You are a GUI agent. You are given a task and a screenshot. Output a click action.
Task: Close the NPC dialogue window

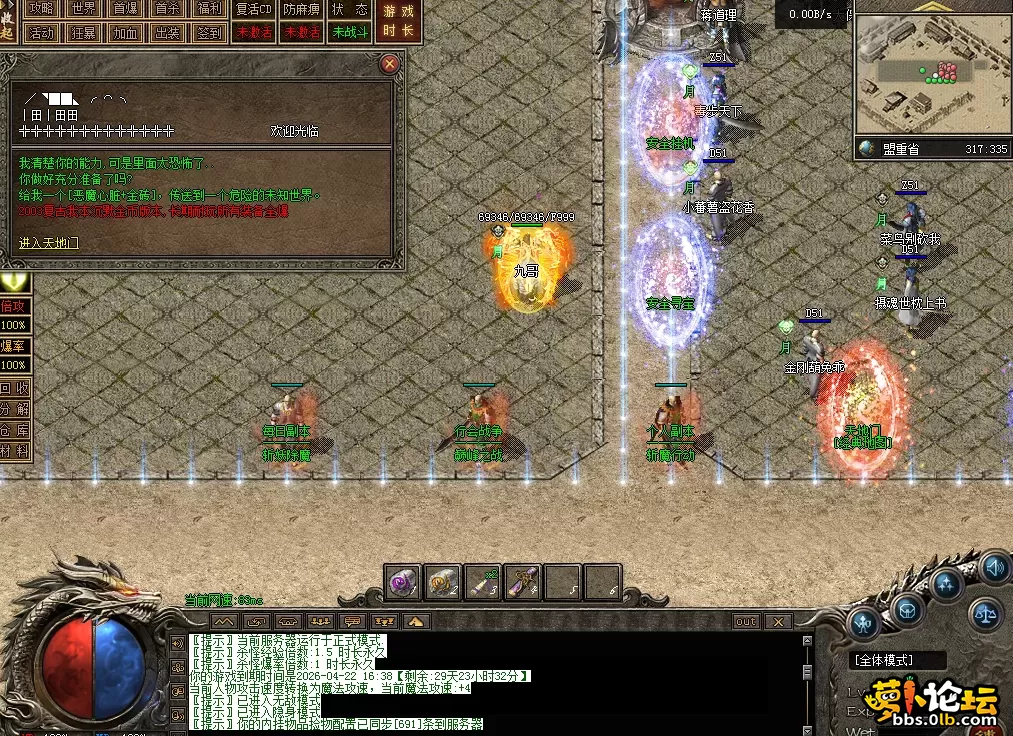(390, 64)
